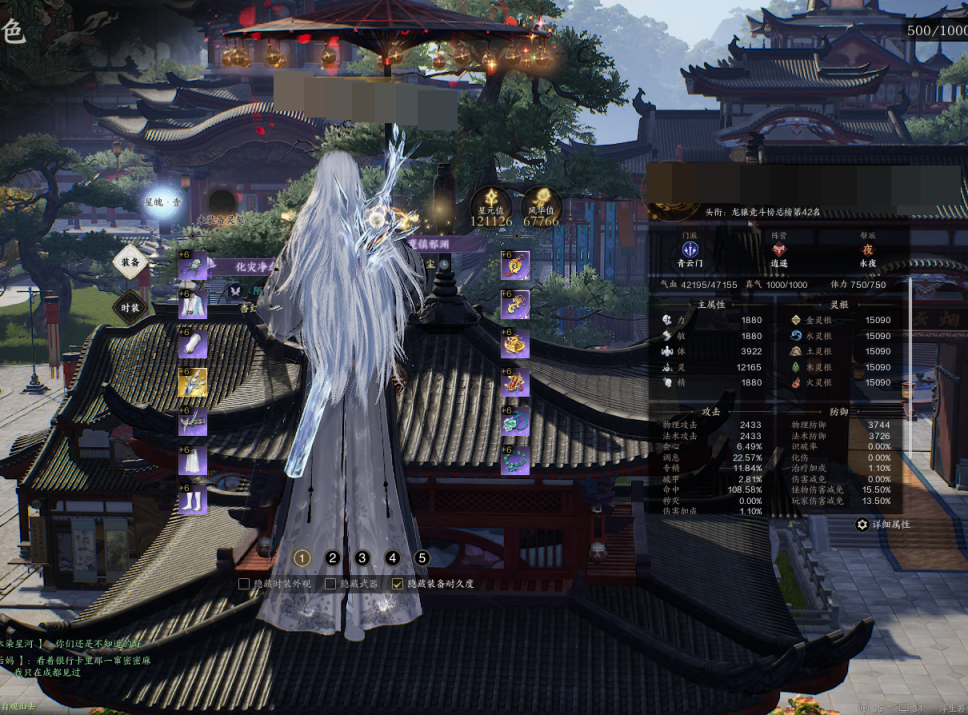Untick the 隐藏装备耐久度 checkbox
The height and width of the screenshot is (715, 968).
398,583
